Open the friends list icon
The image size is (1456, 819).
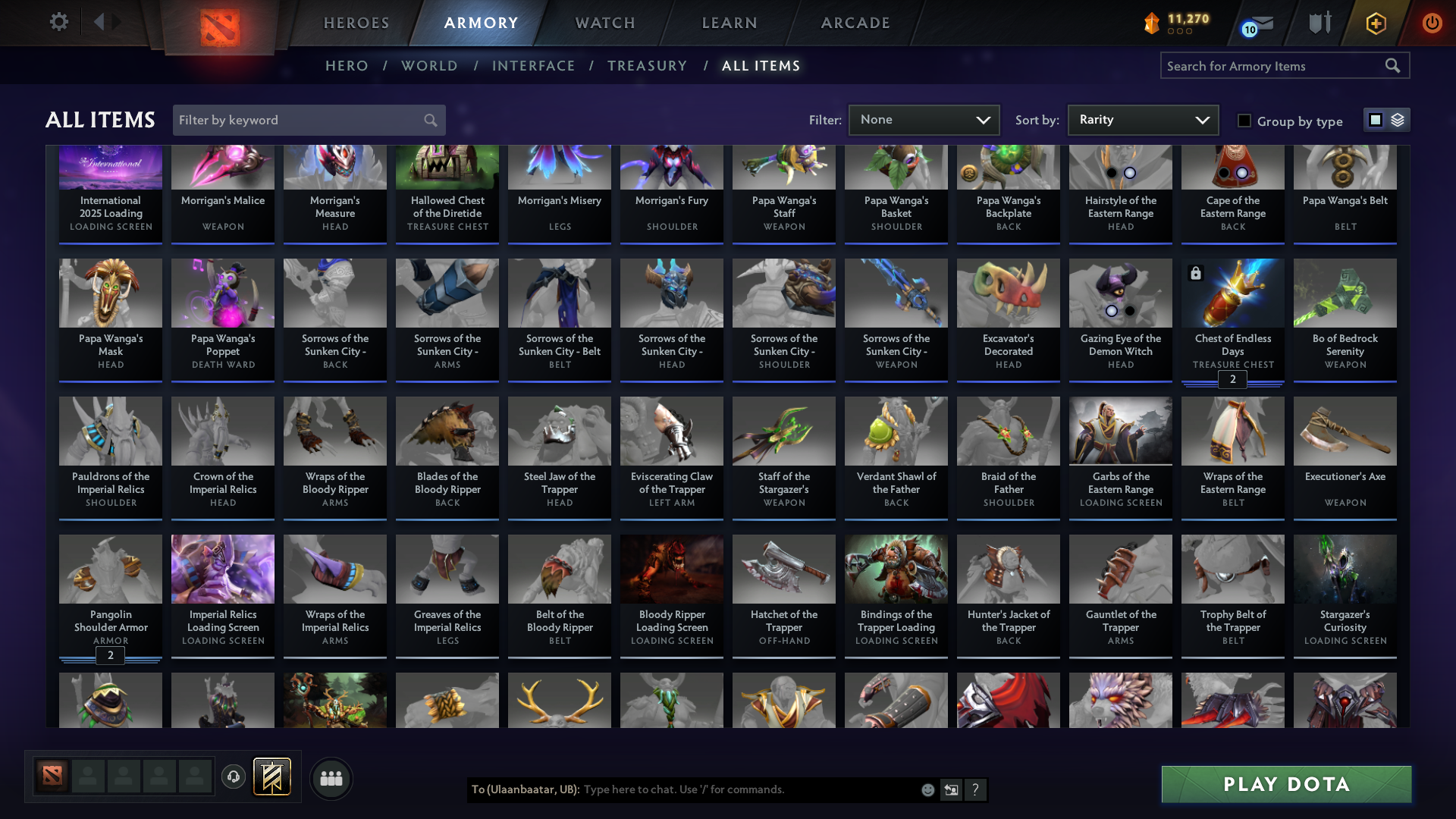click(331, 777)
